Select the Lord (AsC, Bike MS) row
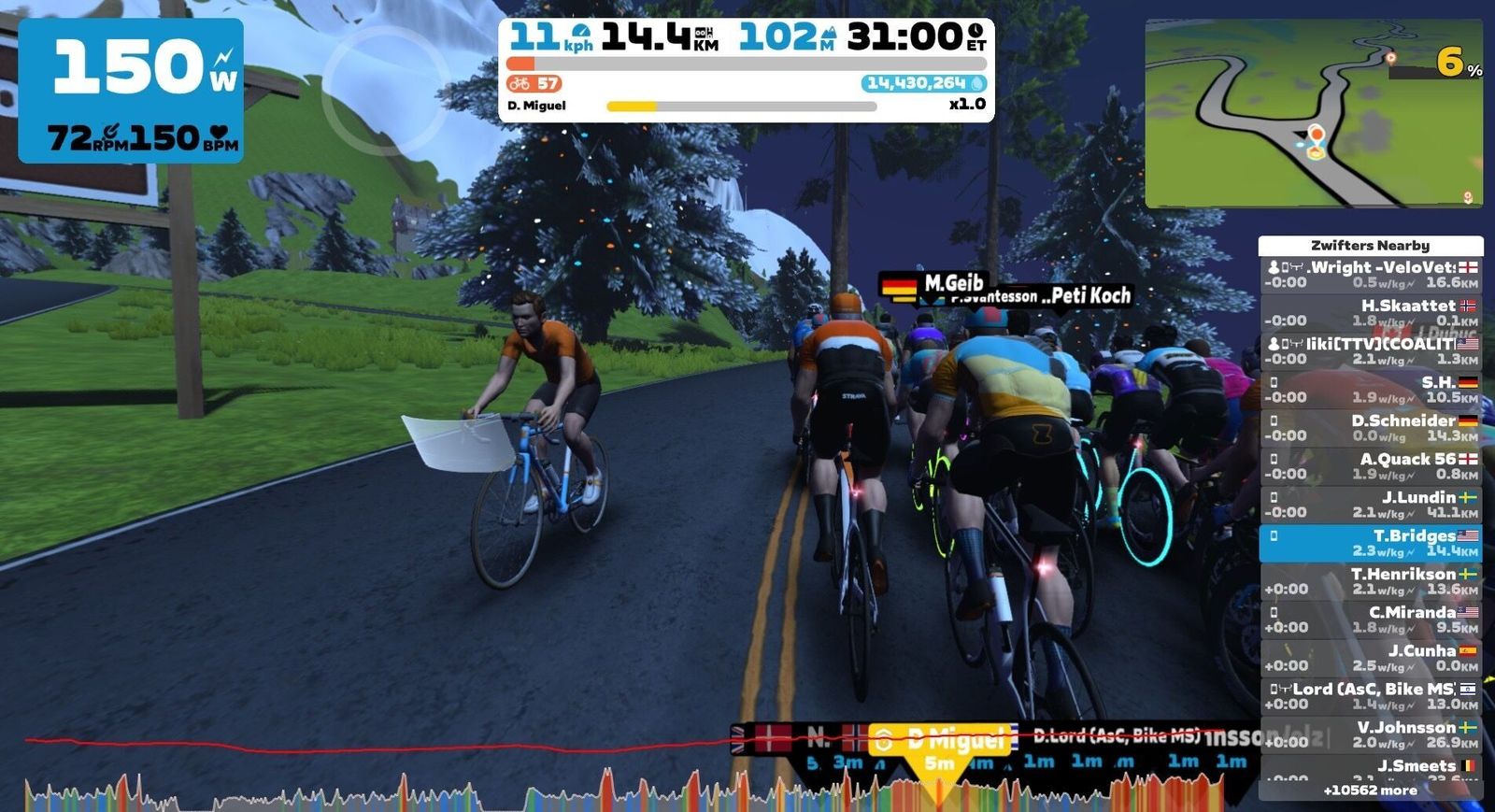Viewport: 1495px width, 812px height. click(x=1370, y=696)
